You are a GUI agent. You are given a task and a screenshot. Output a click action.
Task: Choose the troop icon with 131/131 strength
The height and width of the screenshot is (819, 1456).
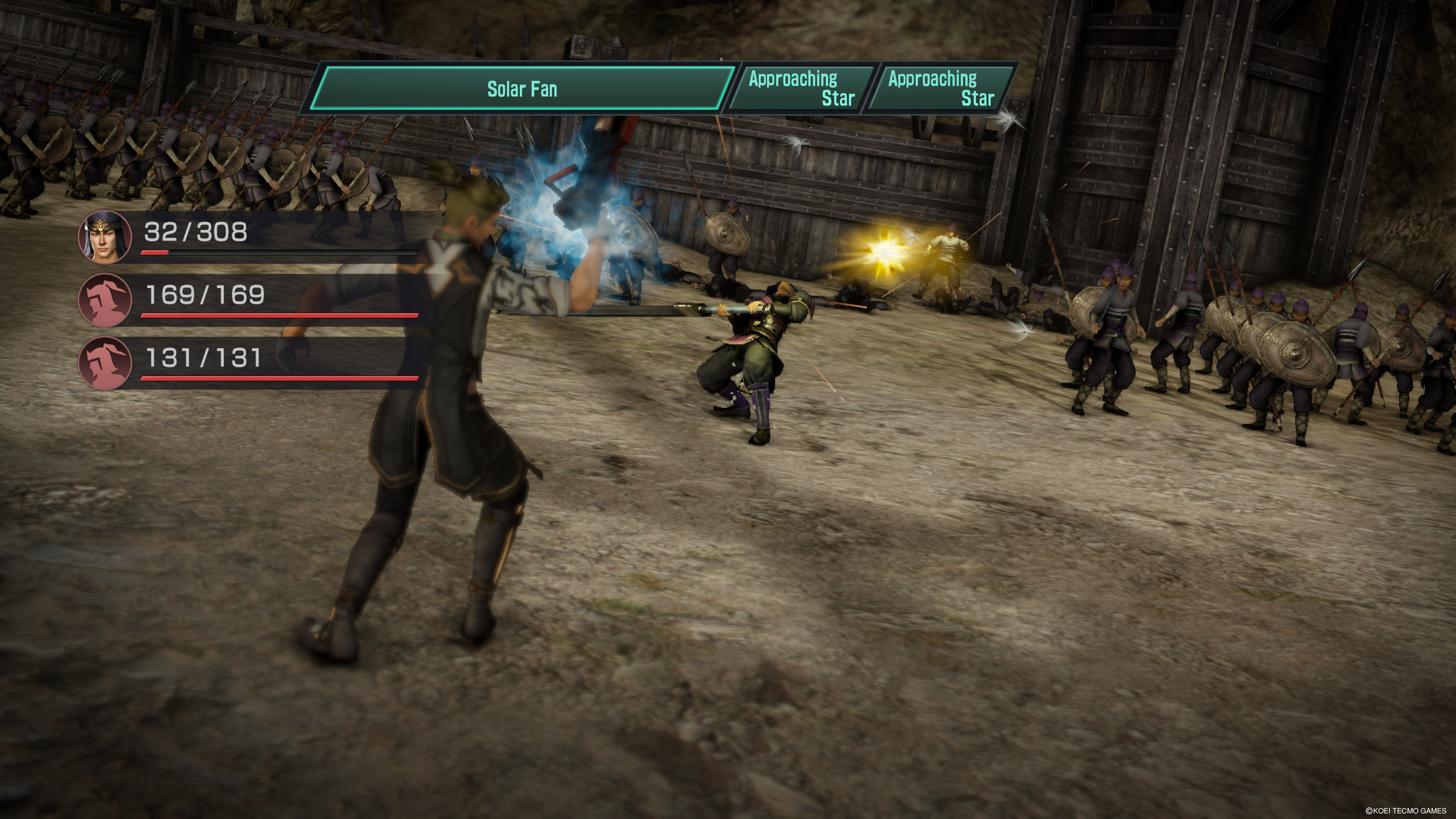(105, 363)
